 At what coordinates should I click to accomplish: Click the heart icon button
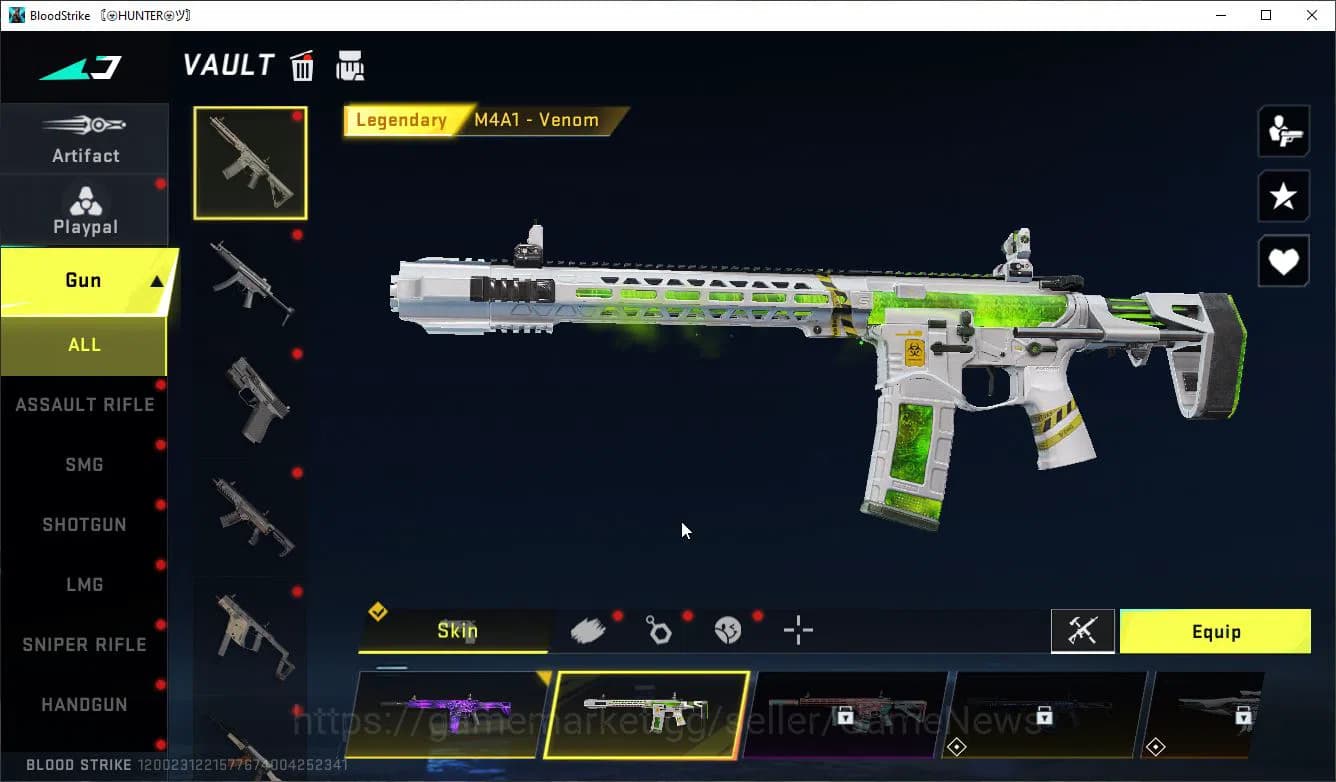click(1283, 262)
